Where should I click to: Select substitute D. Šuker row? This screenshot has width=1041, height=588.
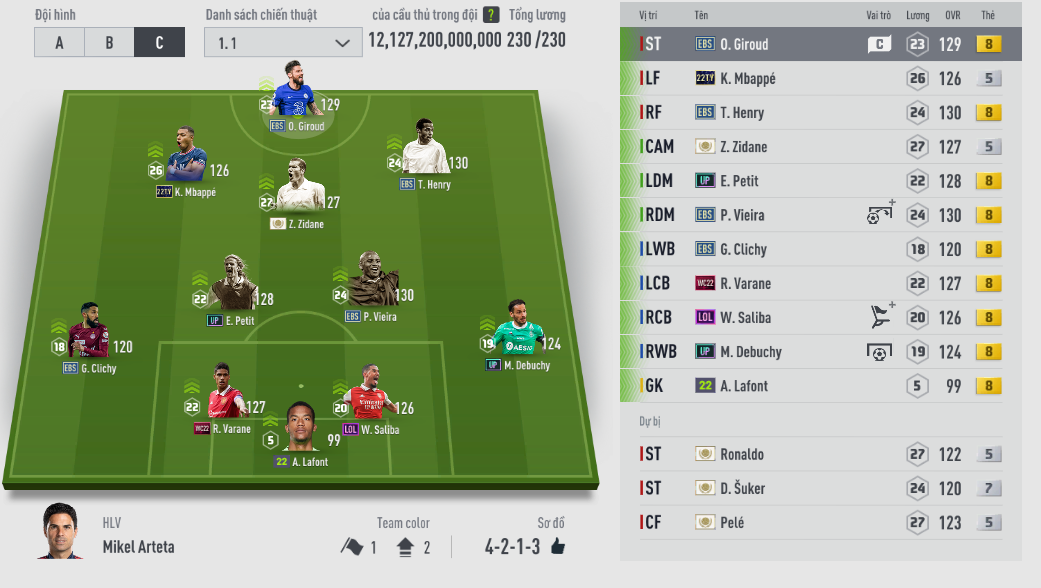click(820, 488)
